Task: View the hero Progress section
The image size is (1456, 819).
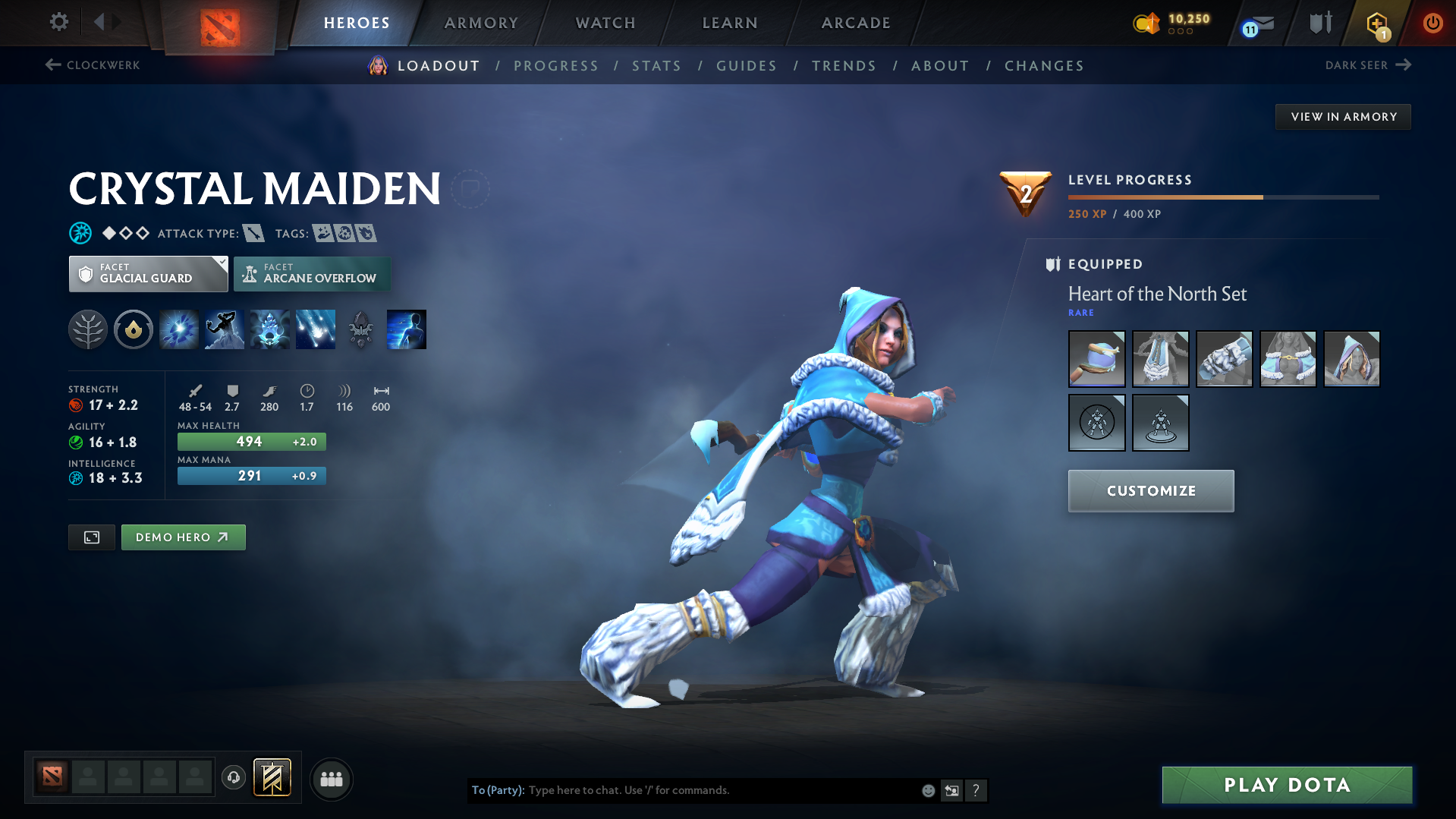Action: click(556, 66)
